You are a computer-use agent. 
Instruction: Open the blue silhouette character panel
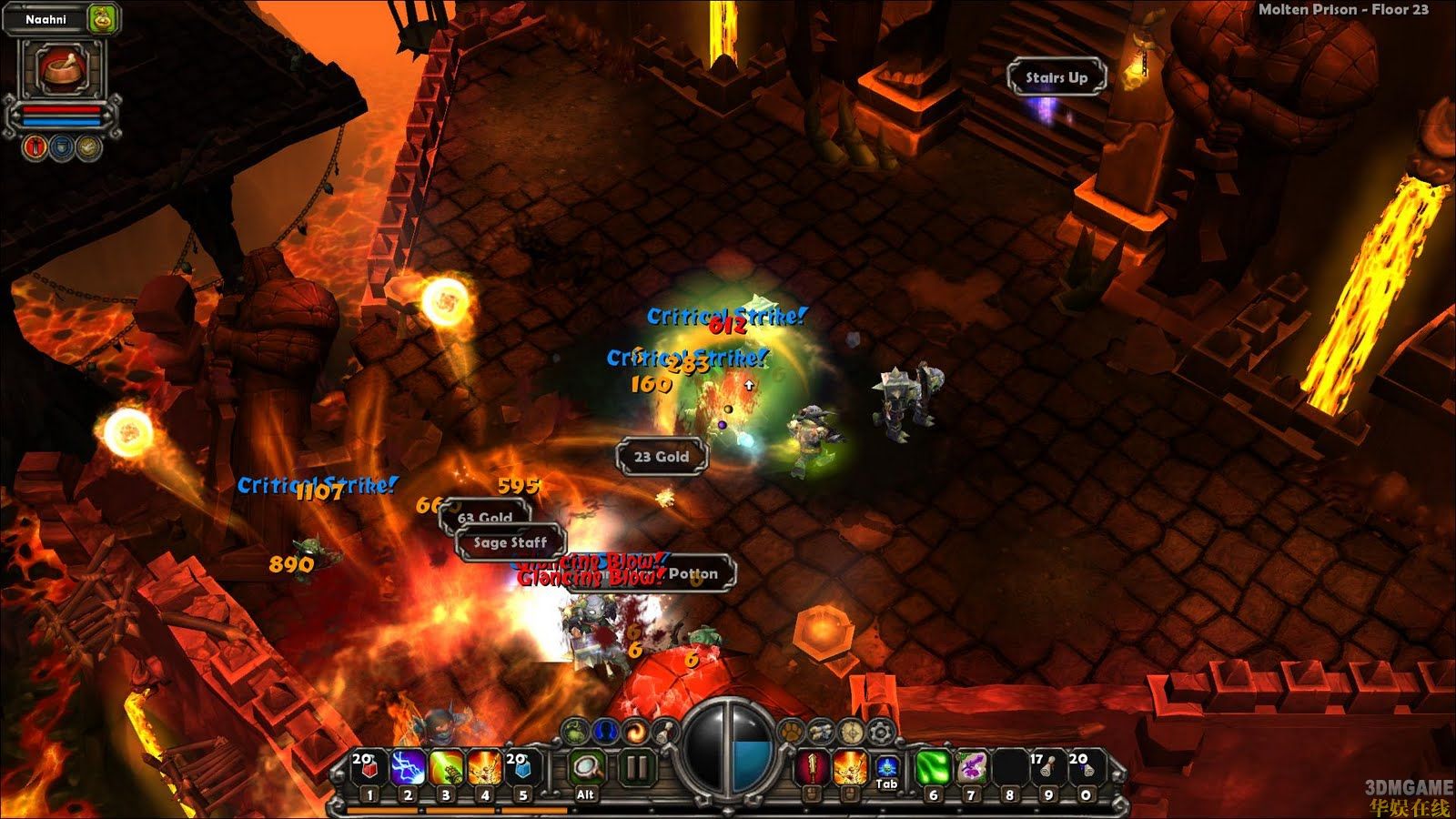pos(605,732)
